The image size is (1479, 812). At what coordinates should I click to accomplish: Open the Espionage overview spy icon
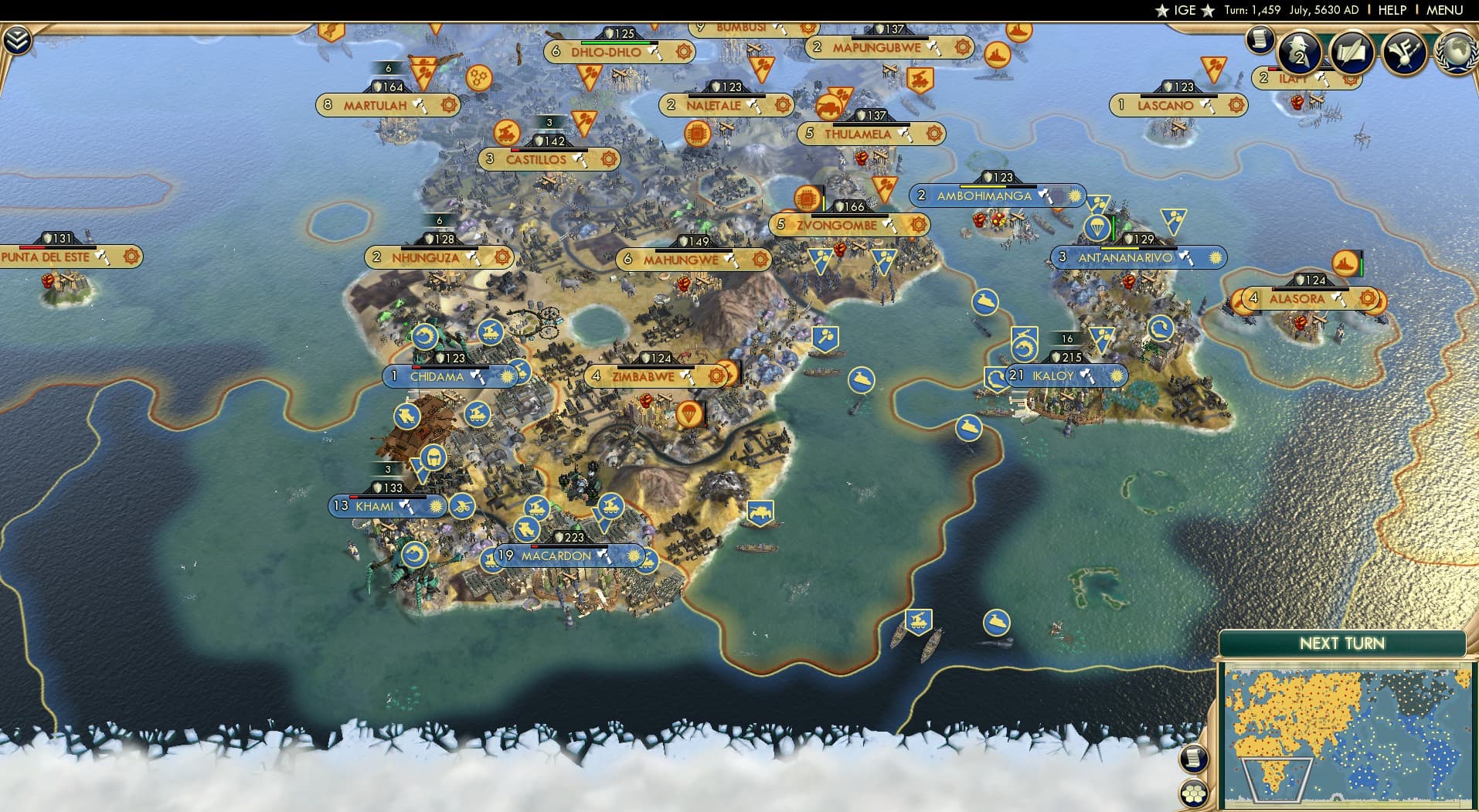(x=1300, y=51)
